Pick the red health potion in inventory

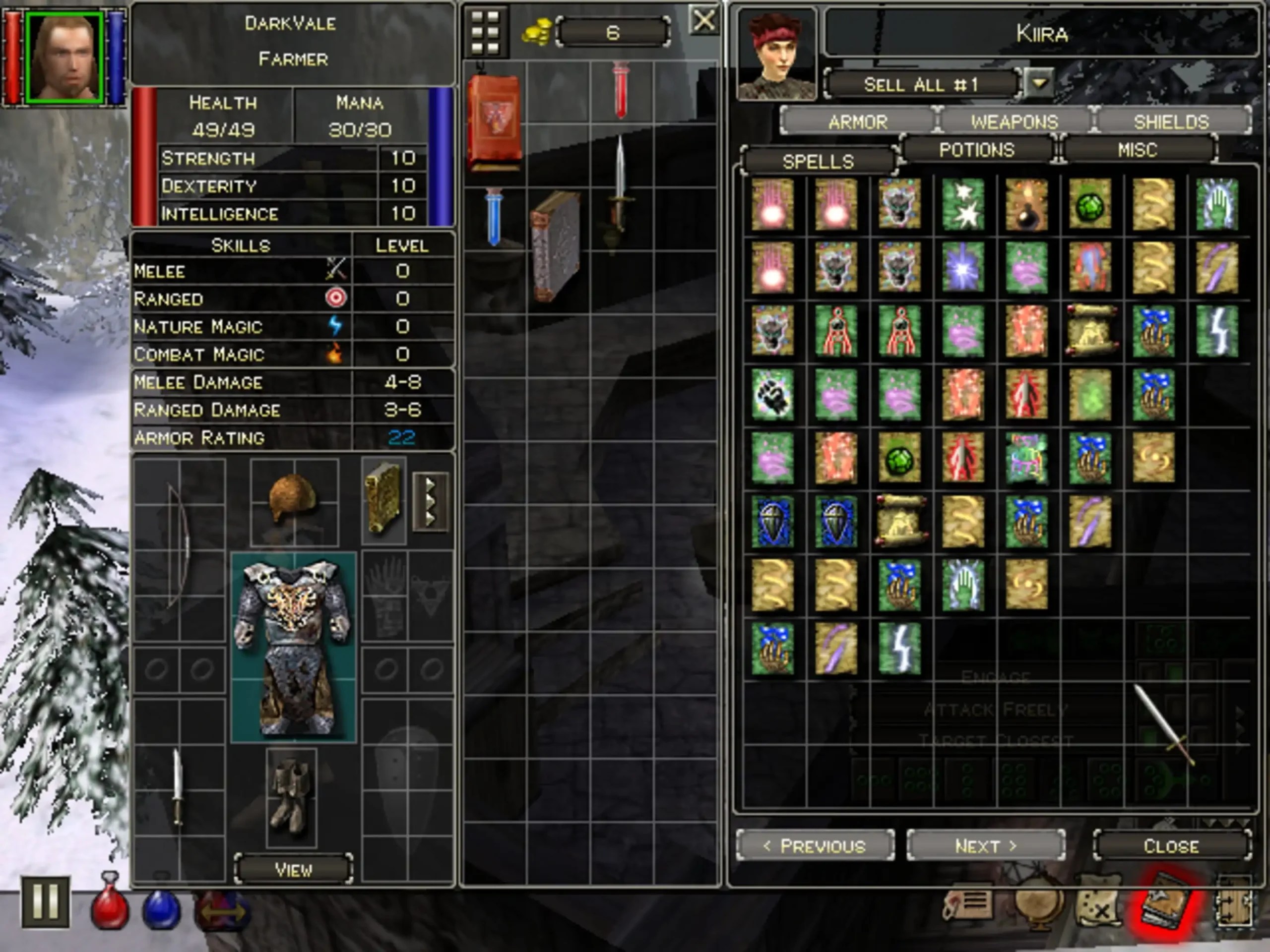pos(621,91)
